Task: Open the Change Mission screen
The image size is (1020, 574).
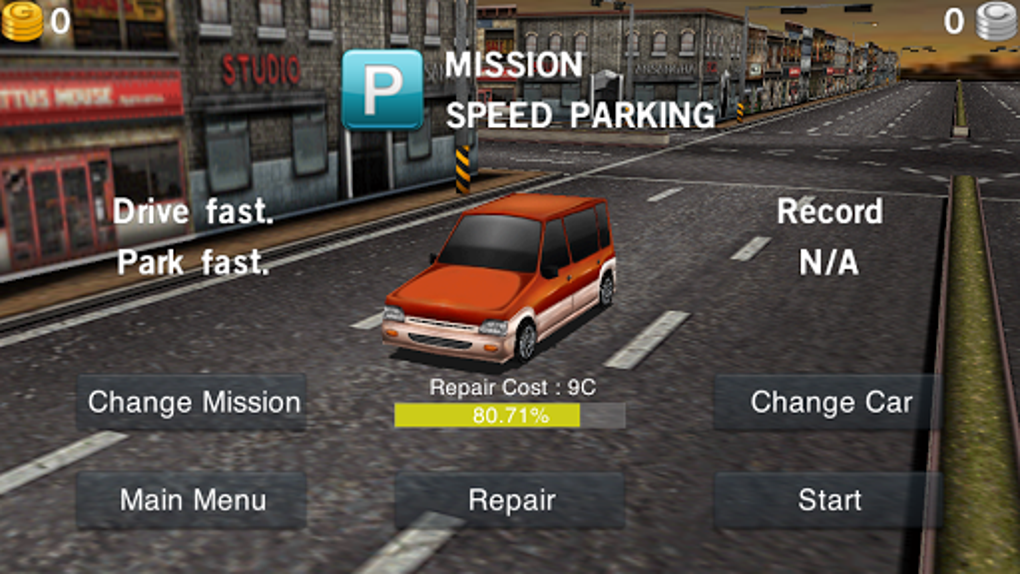Action: 192,403
